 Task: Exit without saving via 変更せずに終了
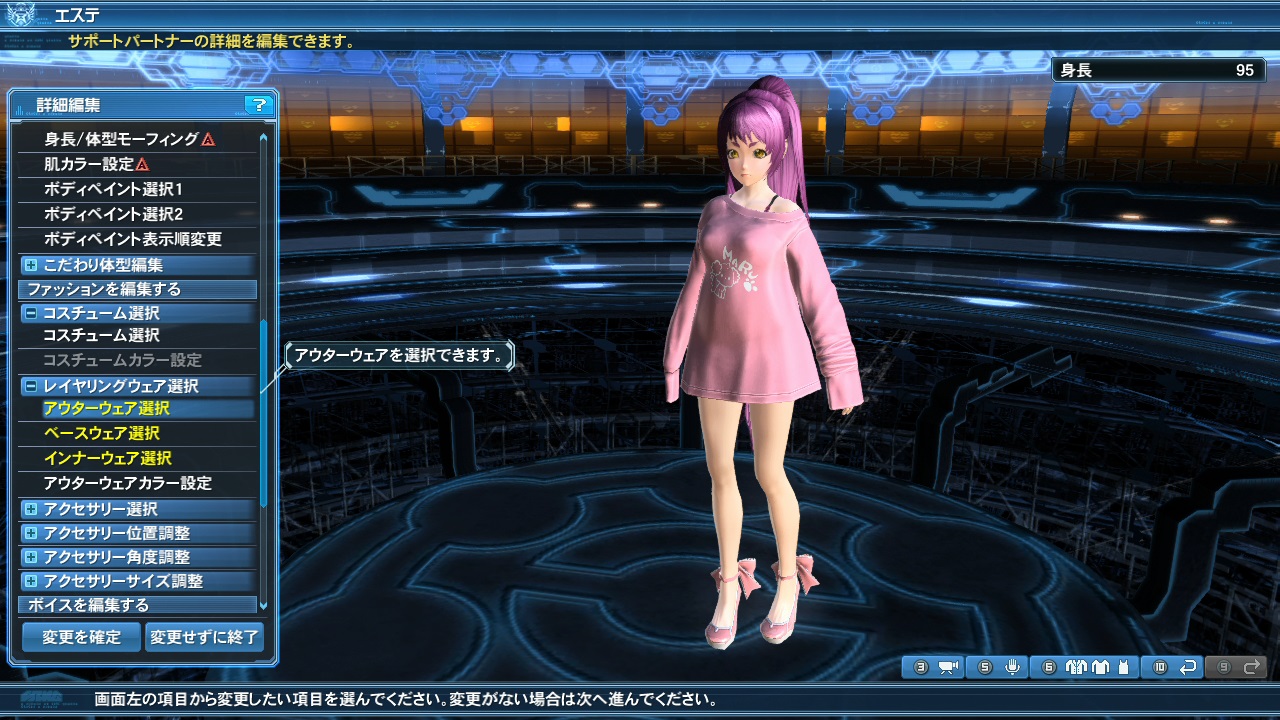pyautogui.click(x=204, y=637)
